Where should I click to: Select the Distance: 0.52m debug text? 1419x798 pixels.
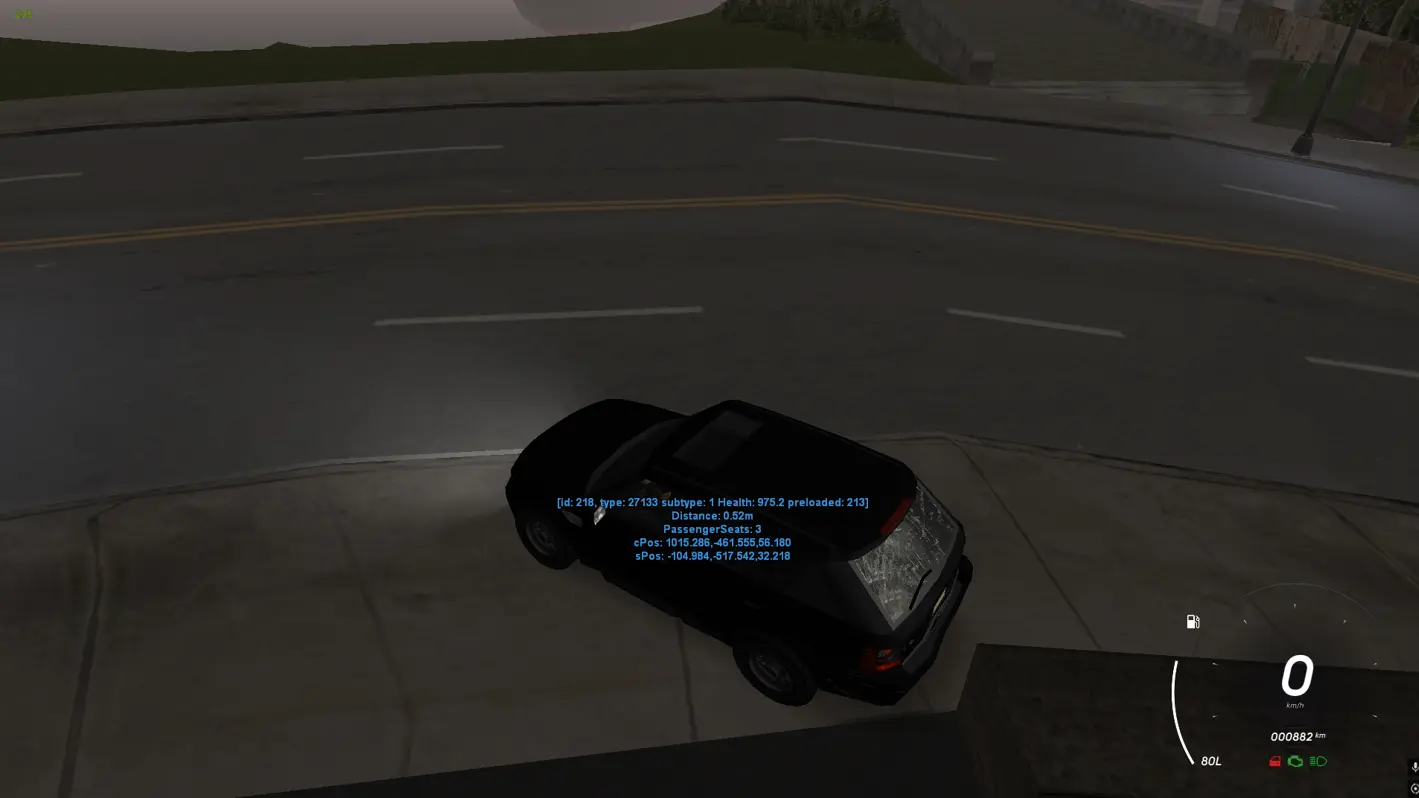coord(711,516)
